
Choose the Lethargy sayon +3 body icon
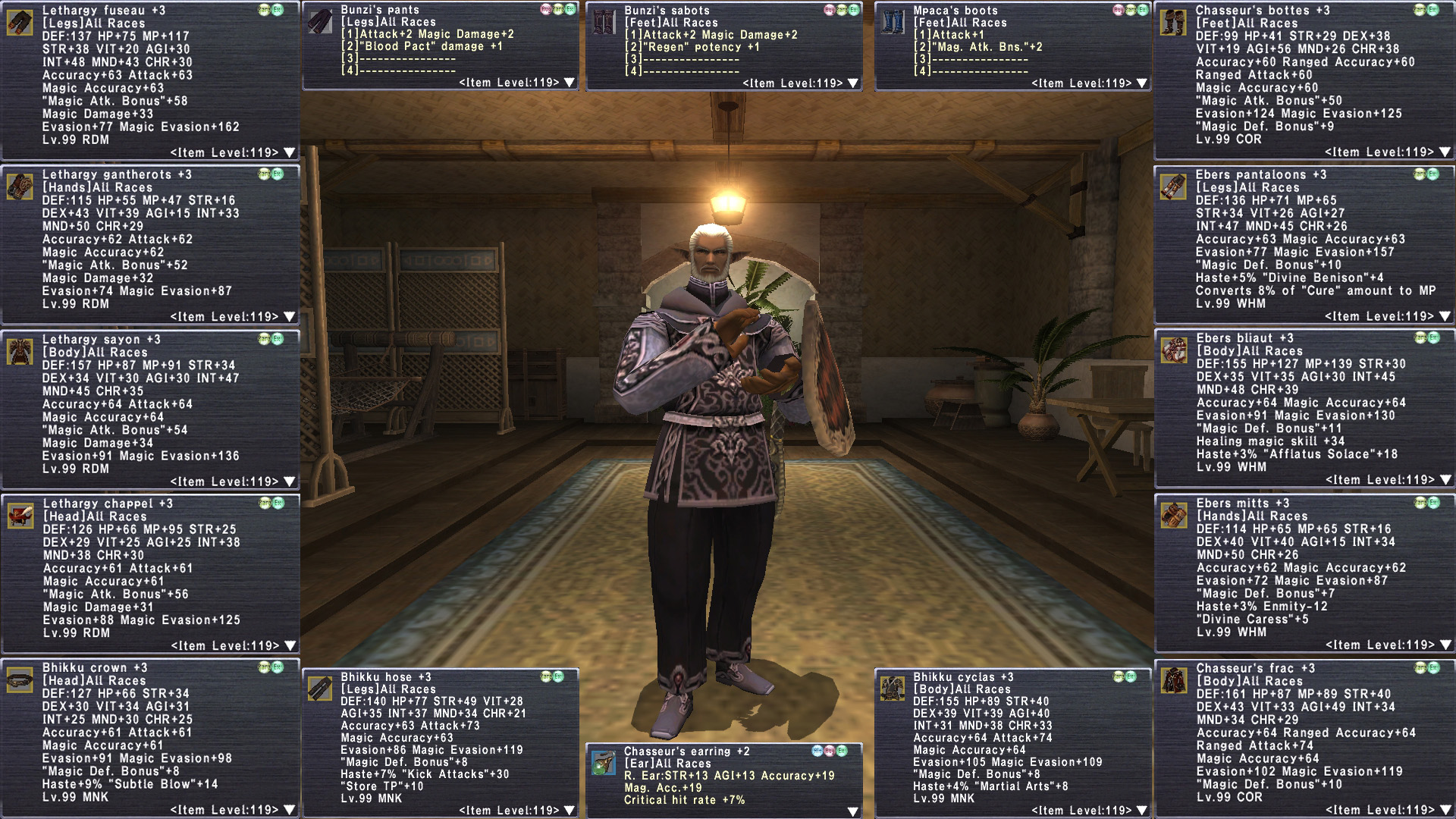coord(20,351)
